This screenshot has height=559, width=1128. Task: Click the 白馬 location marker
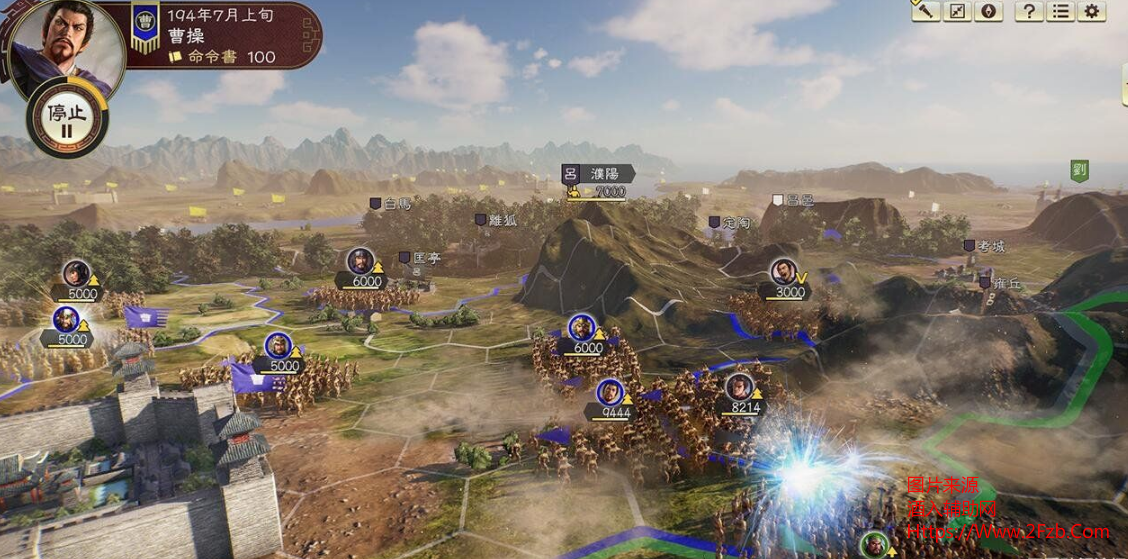[x=390, y=203]
